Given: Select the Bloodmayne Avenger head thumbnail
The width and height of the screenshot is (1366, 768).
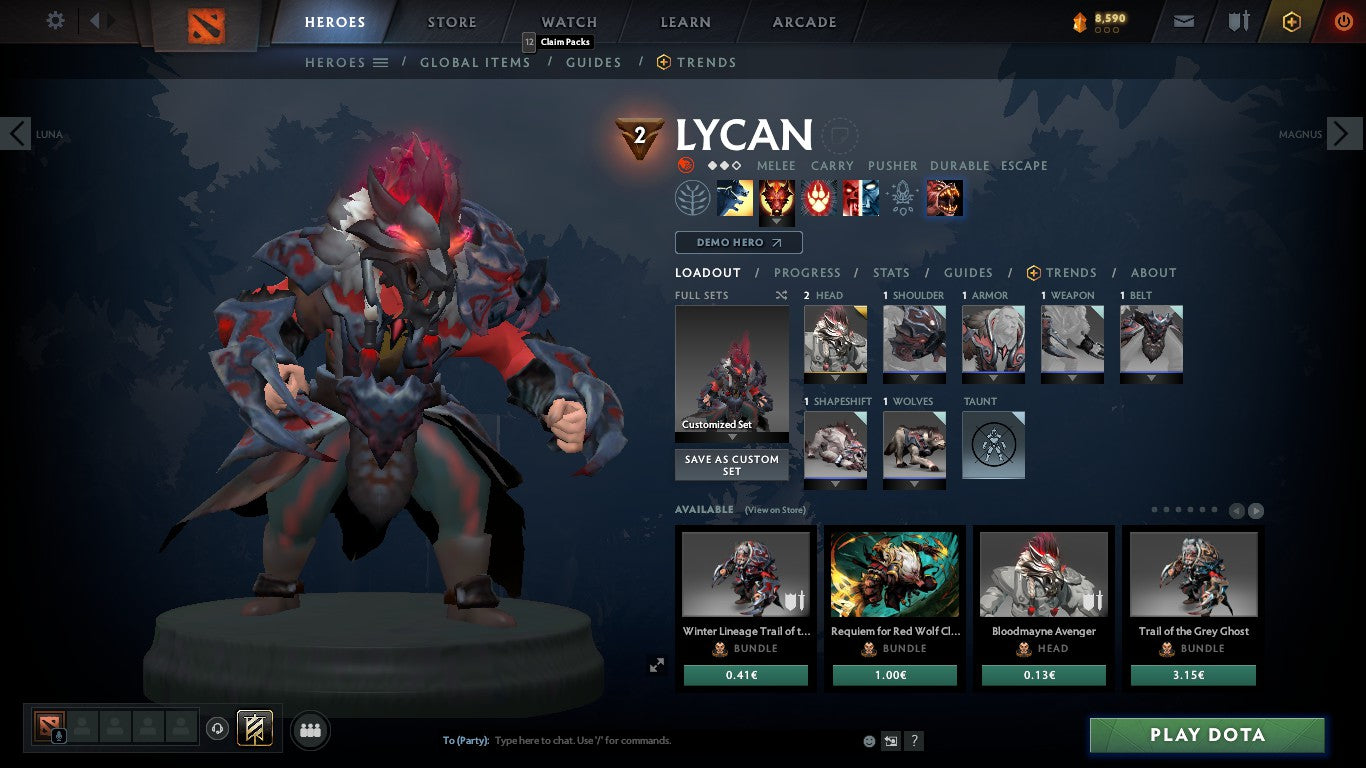Looking at the screenshot, I should click(1043, 573).
